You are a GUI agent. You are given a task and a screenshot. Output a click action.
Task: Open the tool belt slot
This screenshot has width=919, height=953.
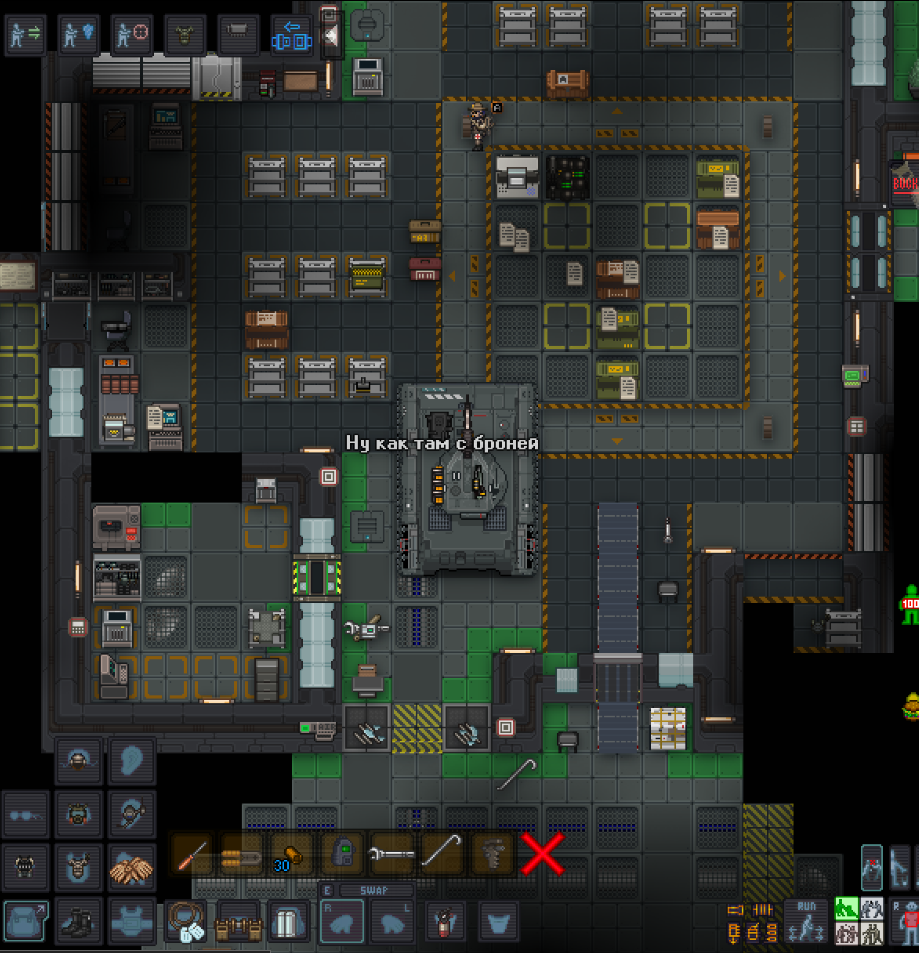238,920
